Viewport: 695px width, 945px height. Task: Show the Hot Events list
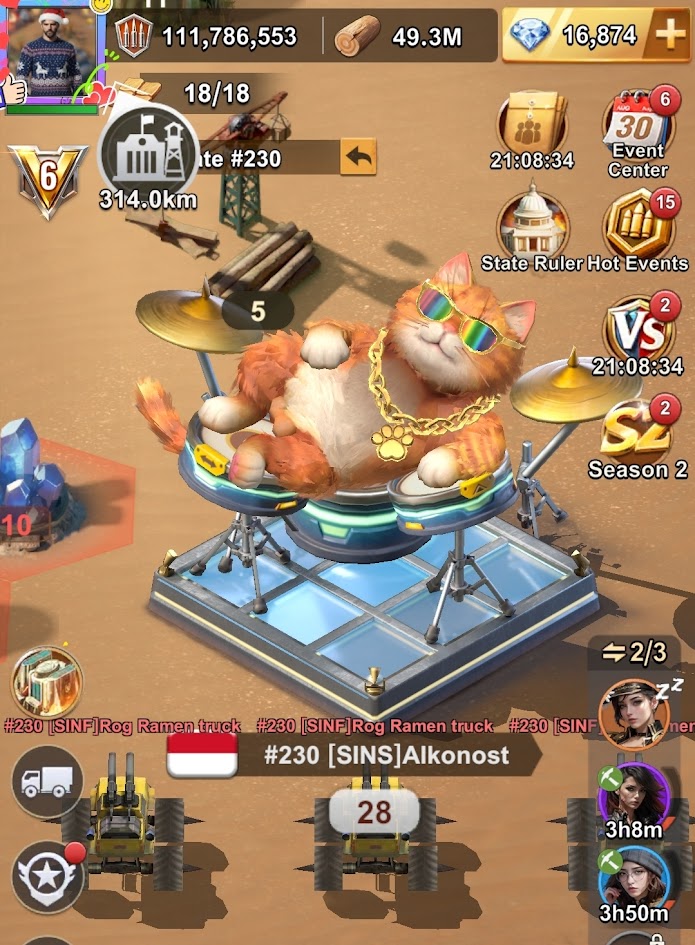click(x=638, y=225)
